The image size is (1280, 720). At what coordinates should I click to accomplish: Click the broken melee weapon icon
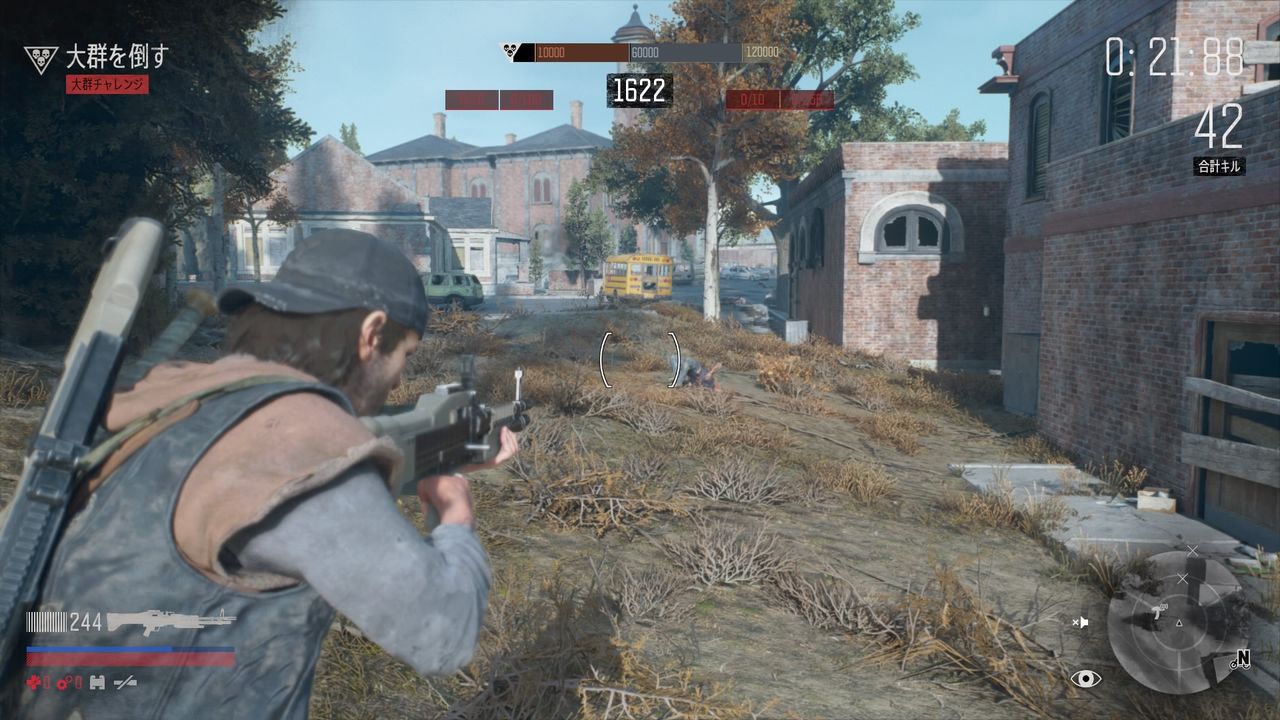[125, 683]
